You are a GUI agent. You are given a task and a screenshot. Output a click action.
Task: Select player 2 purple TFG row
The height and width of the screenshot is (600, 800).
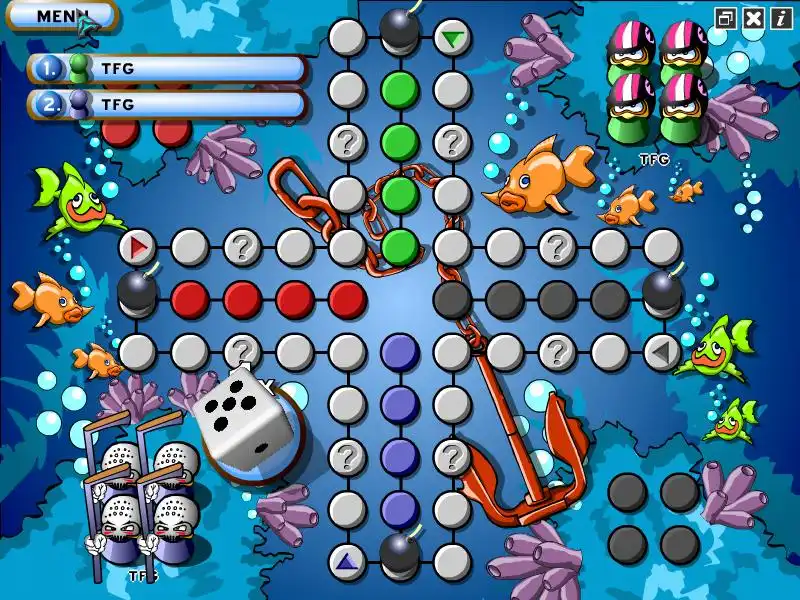point(167,104)
